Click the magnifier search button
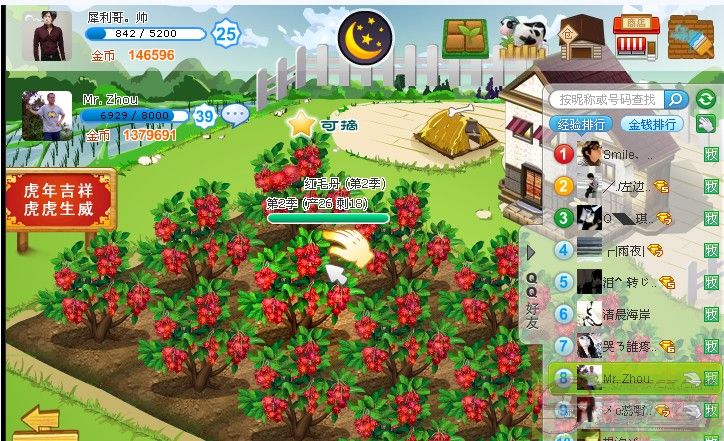 [x=676, y=100]
